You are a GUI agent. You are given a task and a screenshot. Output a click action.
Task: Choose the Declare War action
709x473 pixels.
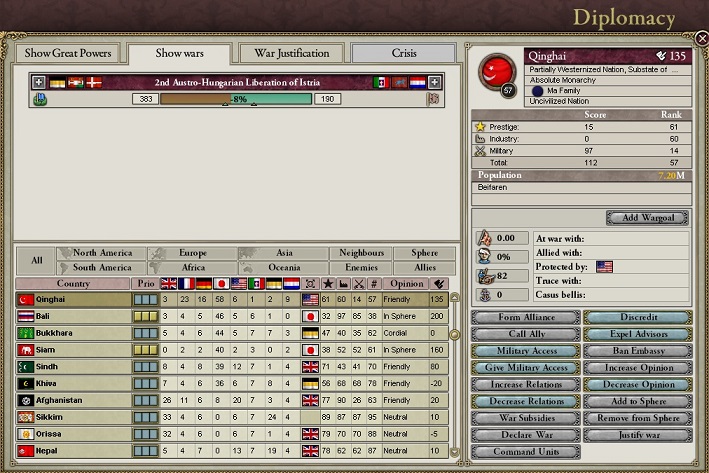524,435
